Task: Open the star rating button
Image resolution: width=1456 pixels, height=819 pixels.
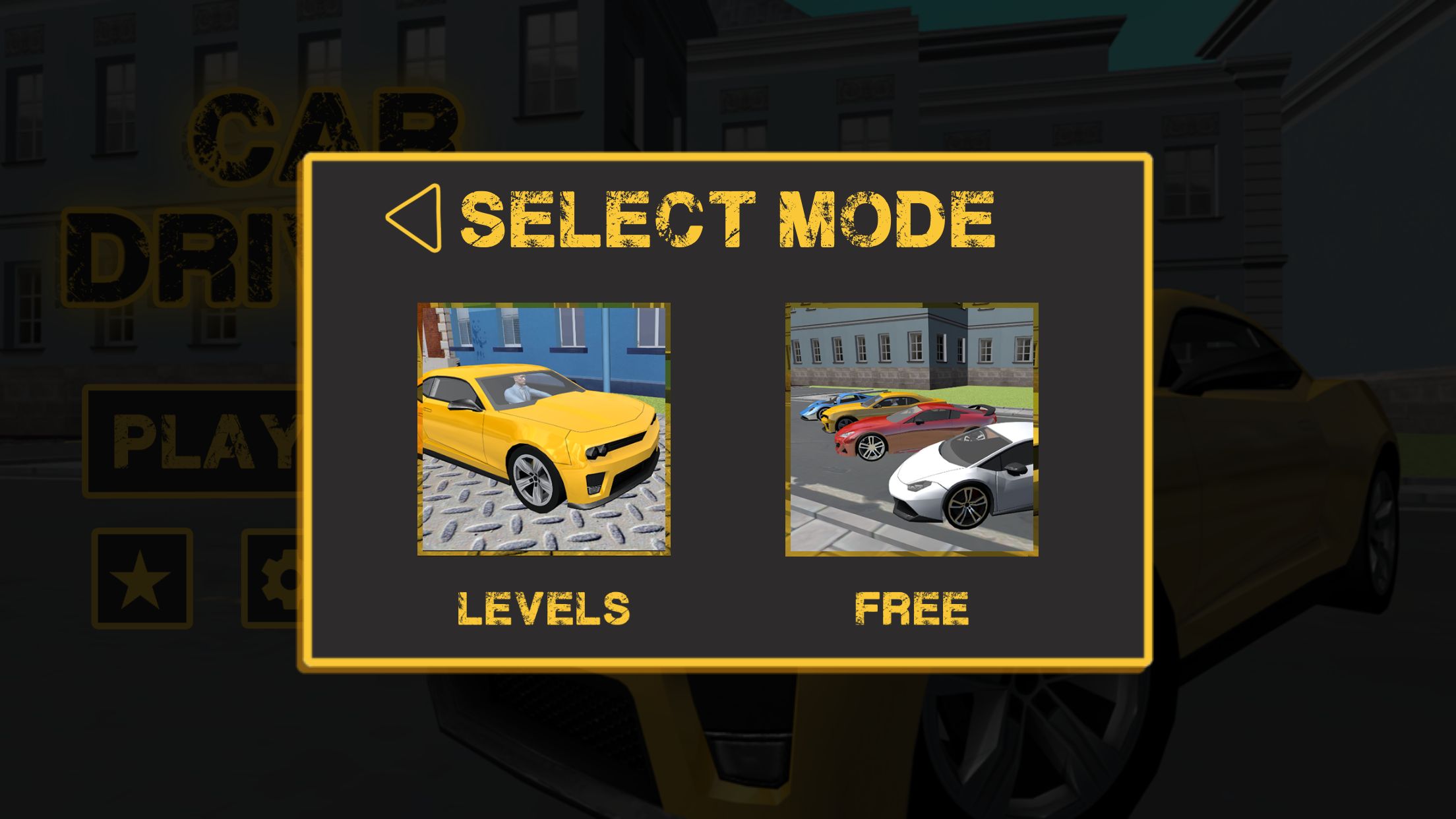Action: tap(142, 578)
